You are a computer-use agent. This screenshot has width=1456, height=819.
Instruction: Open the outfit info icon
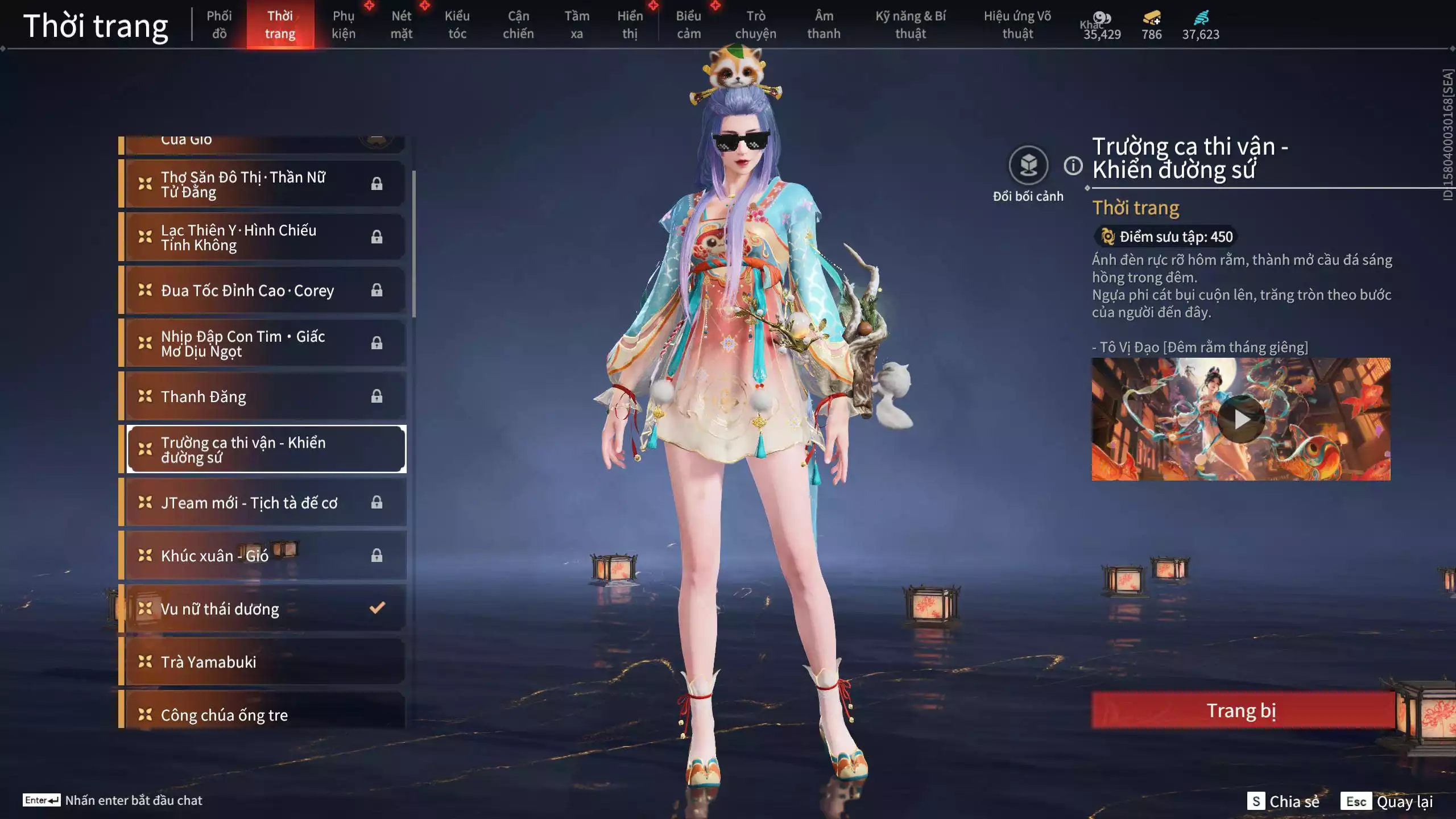coord(1073,166)
